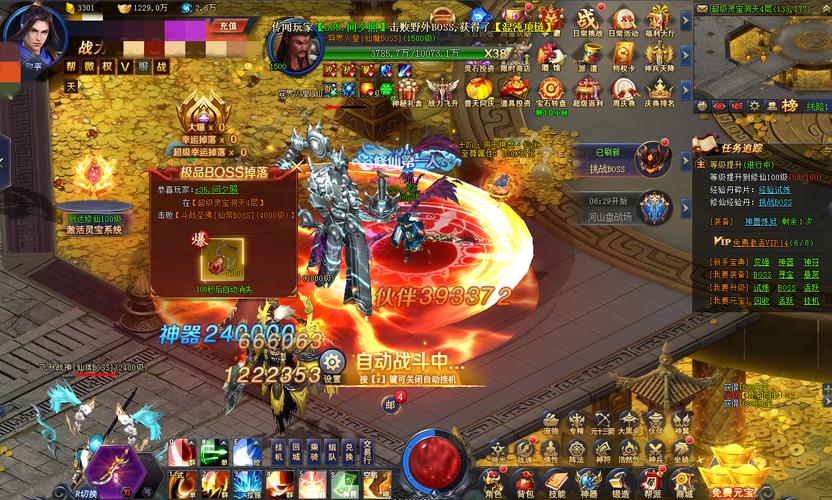Open the 日常活动 daily activities icon
The height and width of the screenshot is (500, 832).
tap(623, 21)
